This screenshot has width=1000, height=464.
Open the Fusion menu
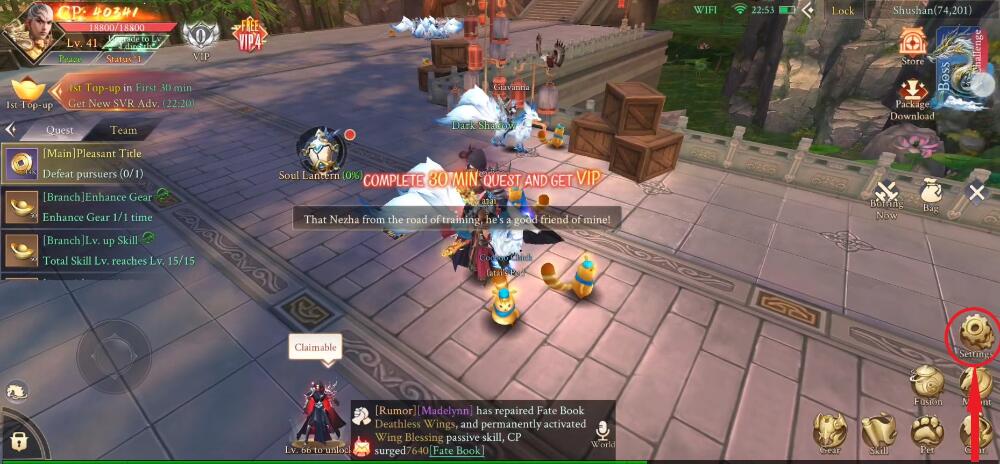point(928,384)
